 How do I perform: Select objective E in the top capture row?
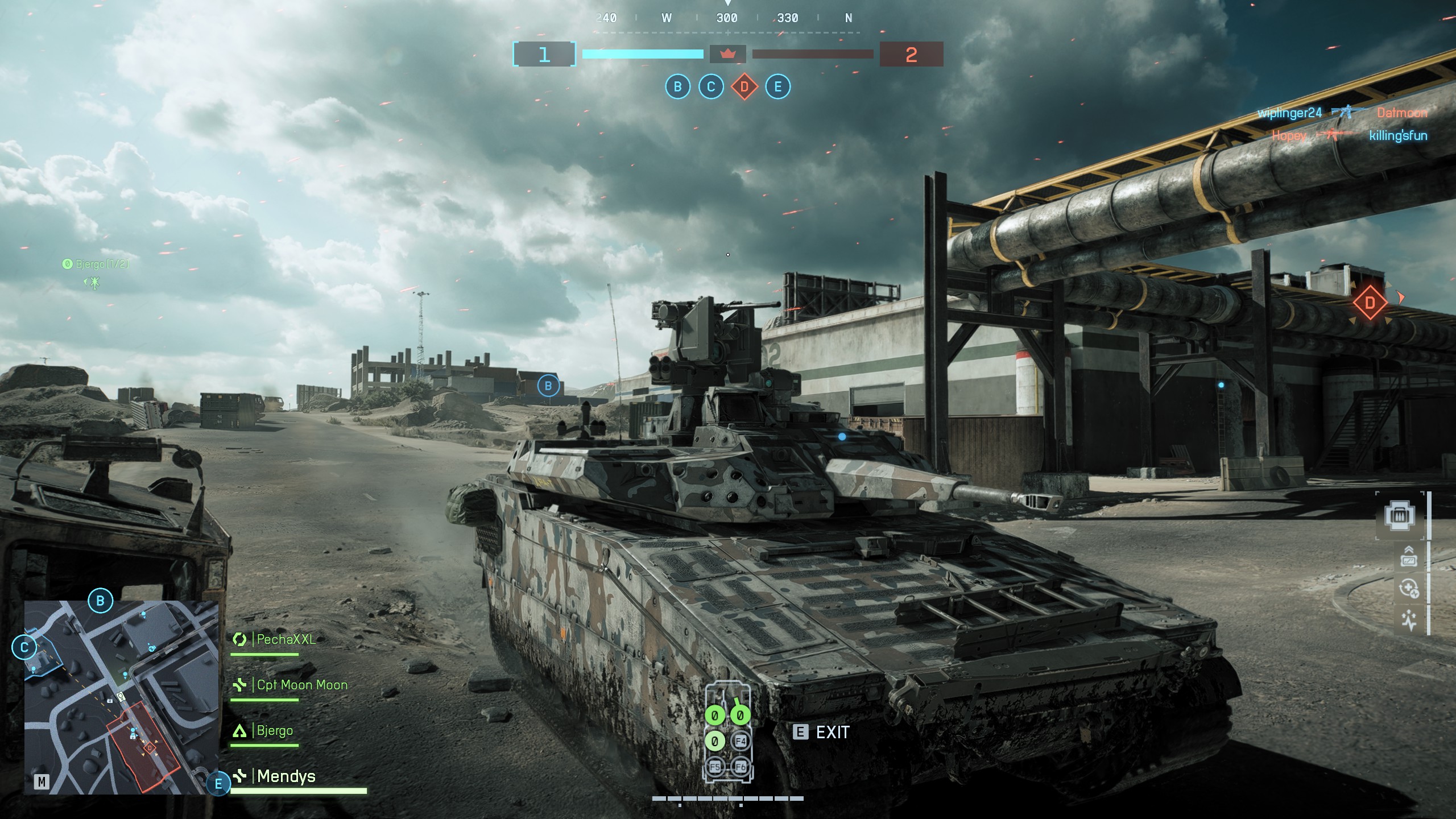(x=778, y=87)
